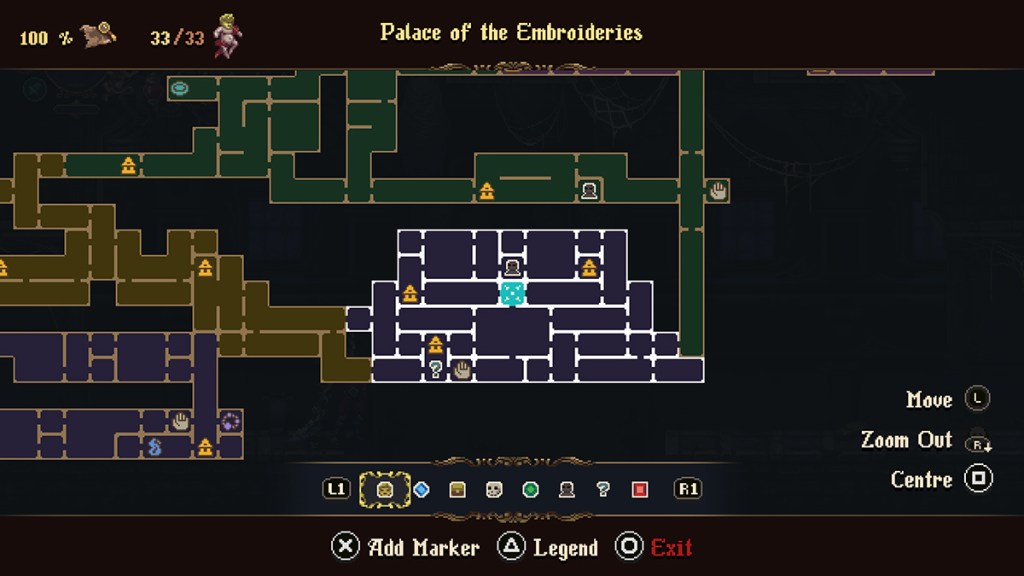Screen dimensions: 1024x576
Task: Choose the blue diamond marker type
Action: [x=421, y=489]
